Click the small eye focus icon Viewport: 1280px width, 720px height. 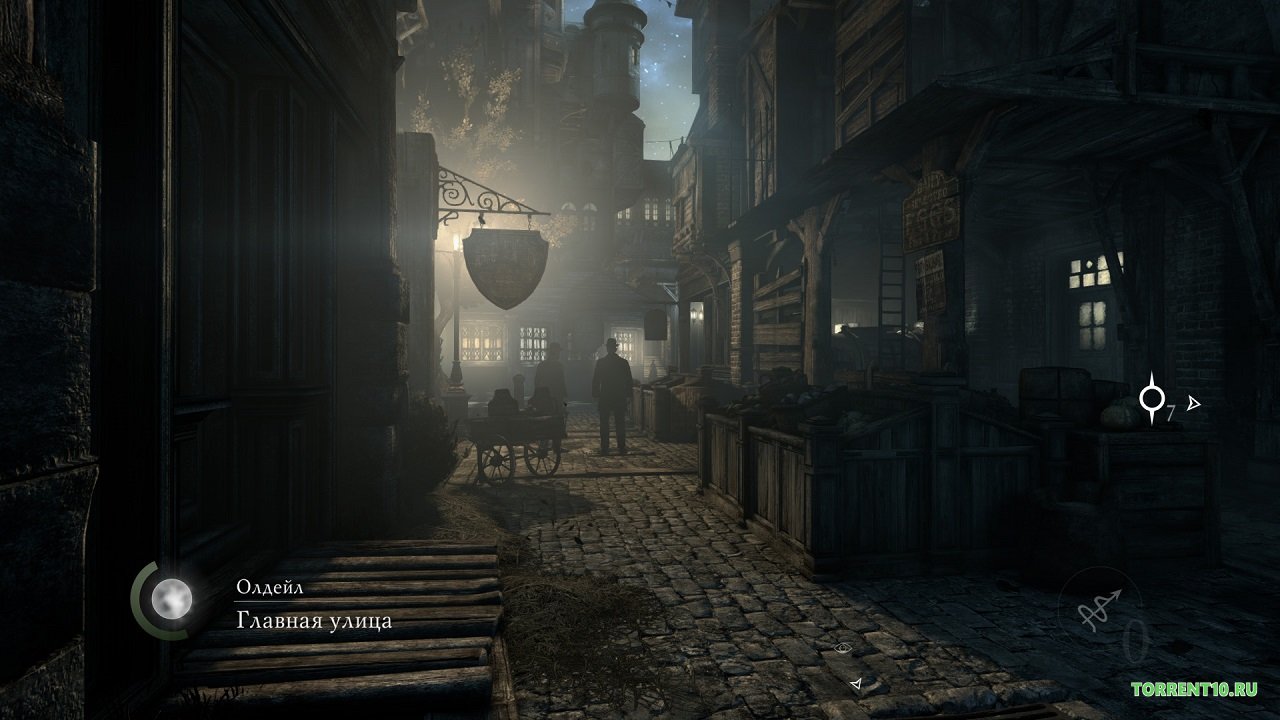[844, 649]
